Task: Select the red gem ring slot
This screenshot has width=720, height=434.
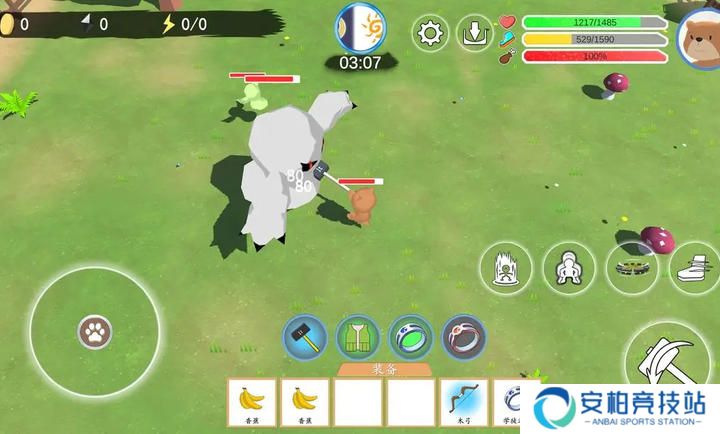Action: 463,337
